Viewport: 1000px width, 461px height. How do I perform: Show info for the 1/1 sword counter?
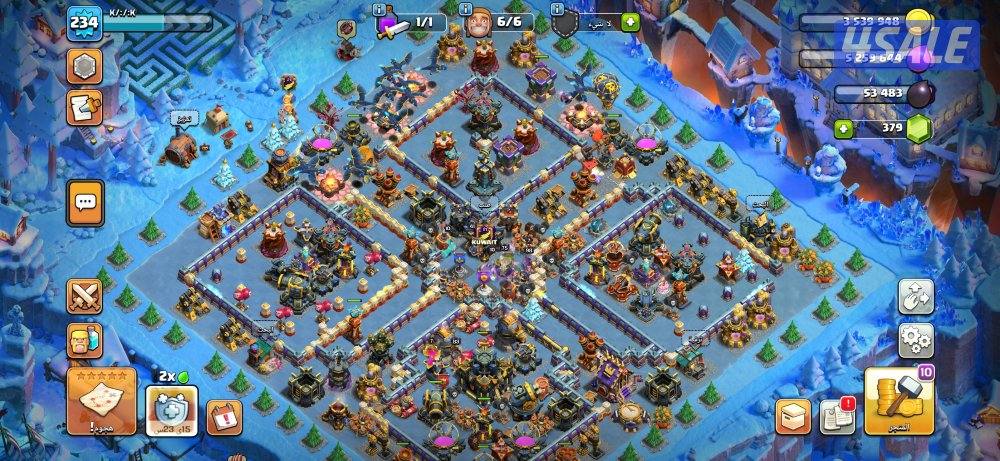[380, 9]
